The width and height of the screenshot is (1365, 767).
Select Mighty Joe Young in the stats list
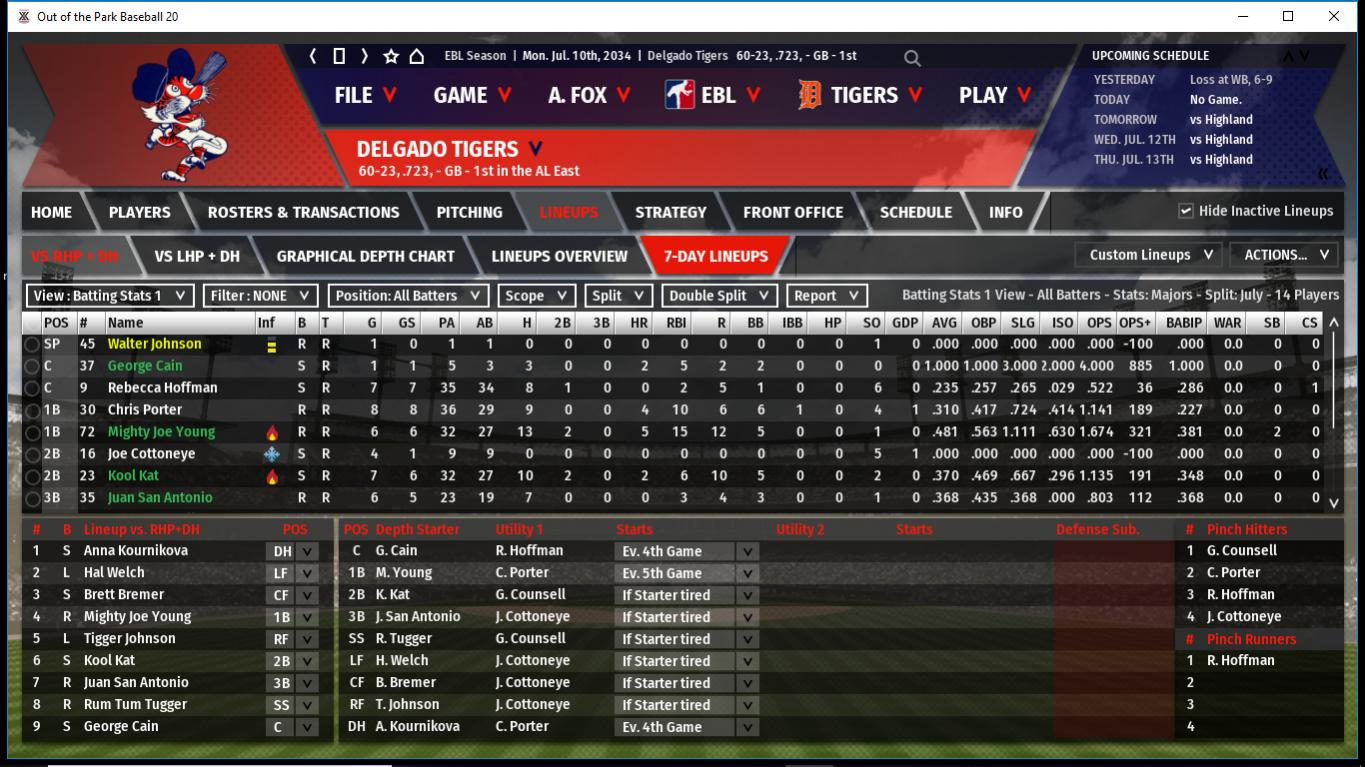point(161,432)
